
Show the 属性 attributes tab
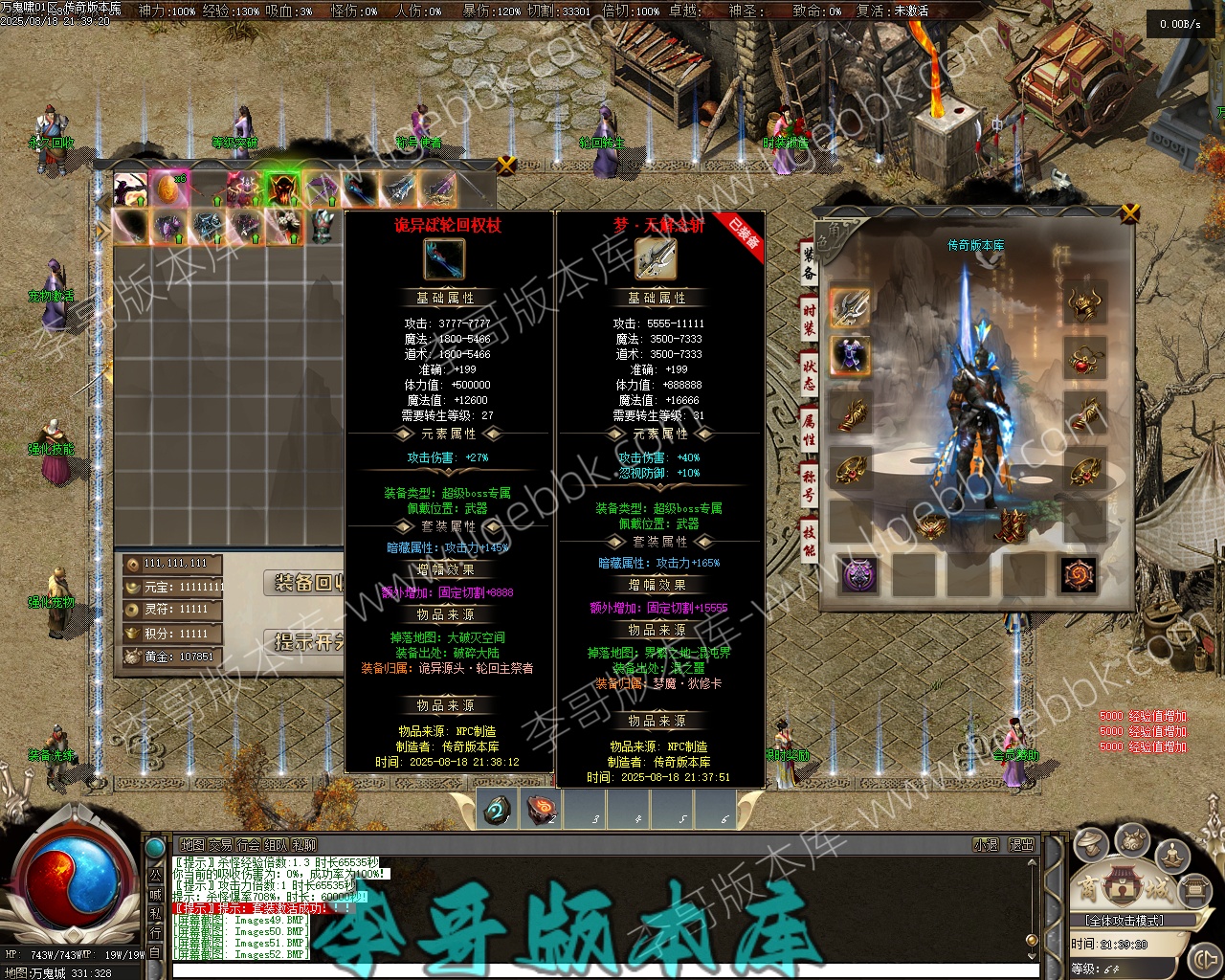(x=809, y=430)
